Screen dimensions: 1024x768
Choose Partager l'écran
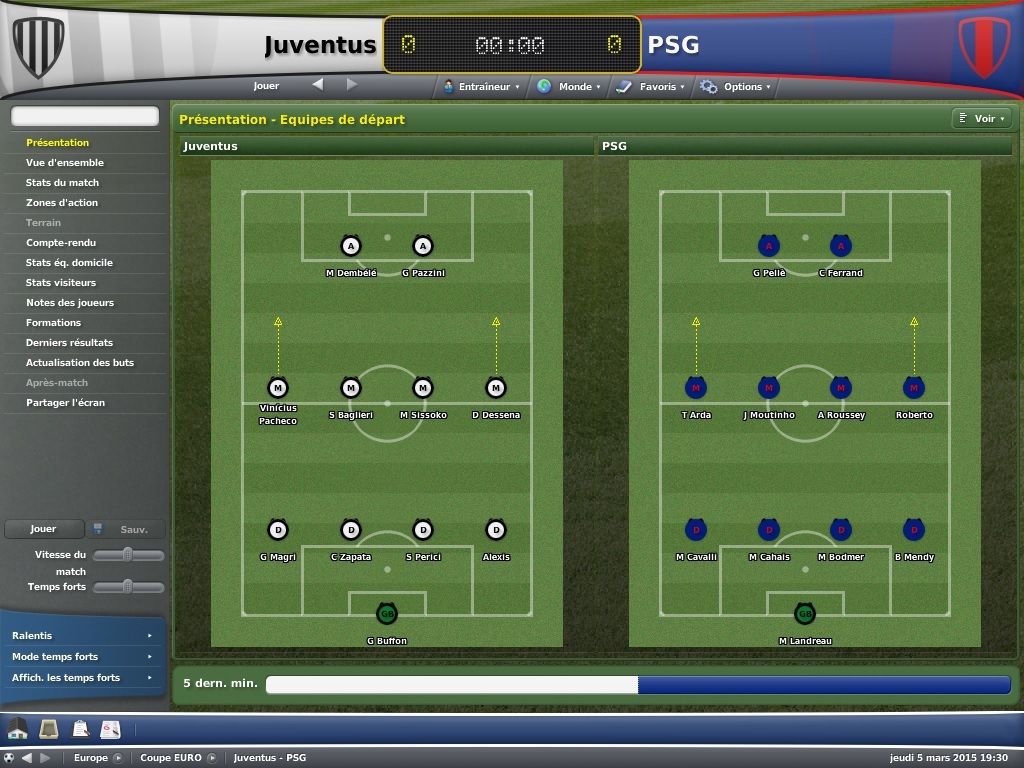[x=65, y=403]
